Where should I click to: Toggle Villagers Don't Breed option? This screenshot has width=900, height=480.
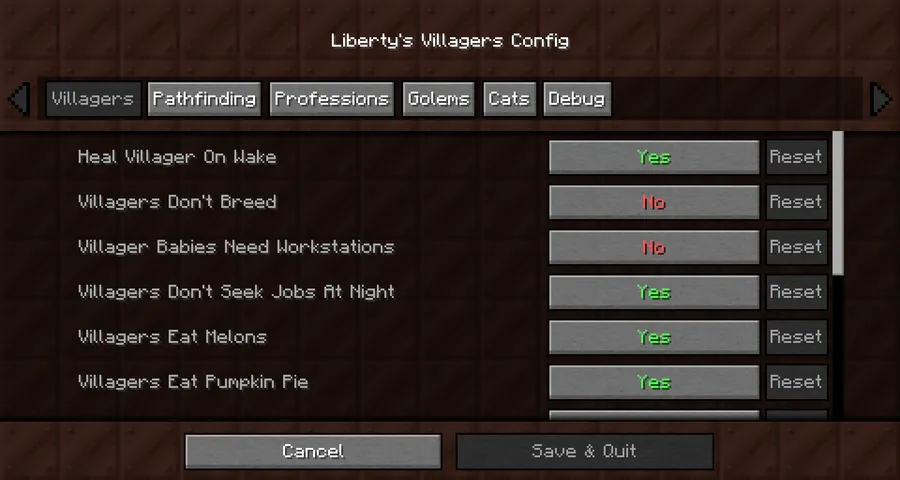point(654,202)
